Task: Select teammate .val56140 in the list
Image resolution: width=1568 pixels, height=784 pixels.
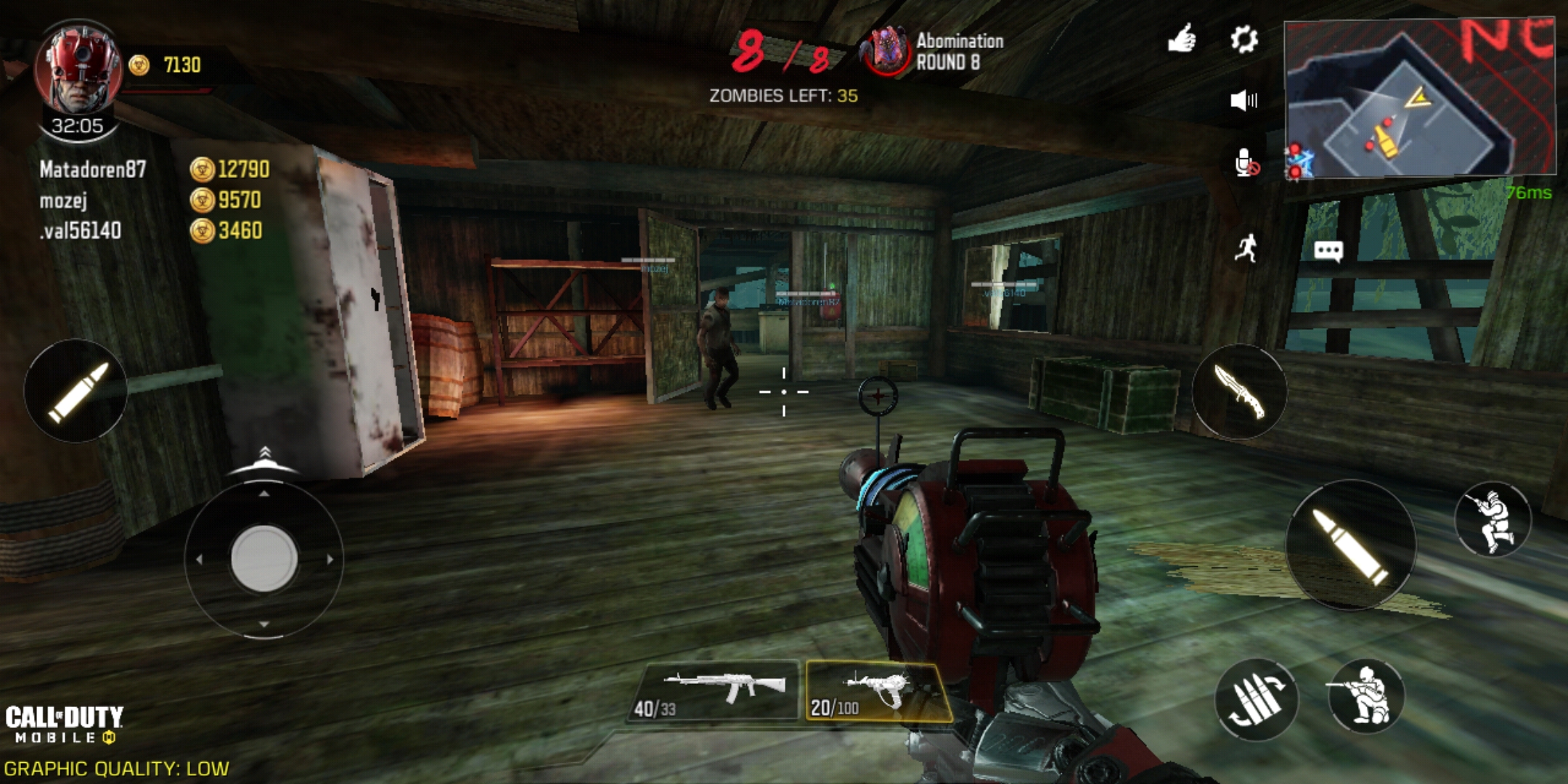Action: tap(81, 231)
